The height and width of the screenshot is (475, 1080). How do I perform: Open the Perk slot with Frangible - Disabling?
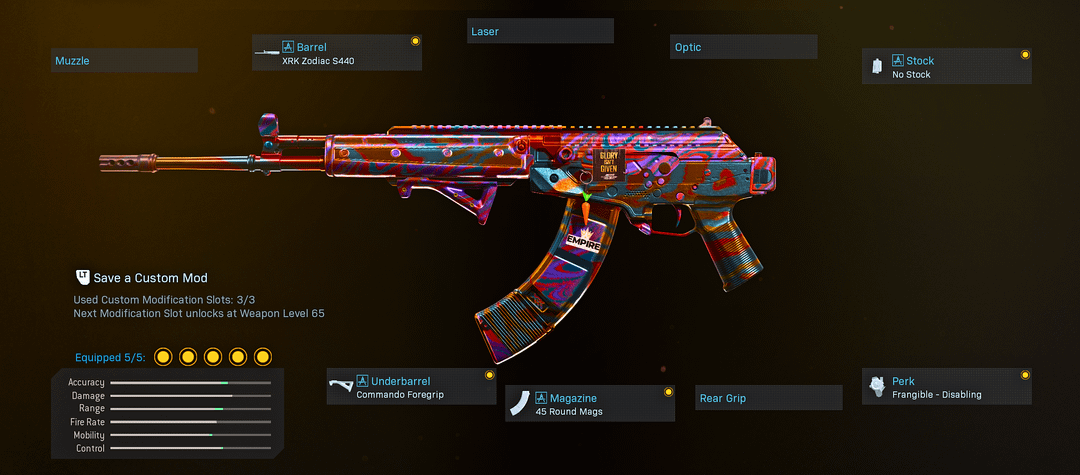tap(947, 387)
